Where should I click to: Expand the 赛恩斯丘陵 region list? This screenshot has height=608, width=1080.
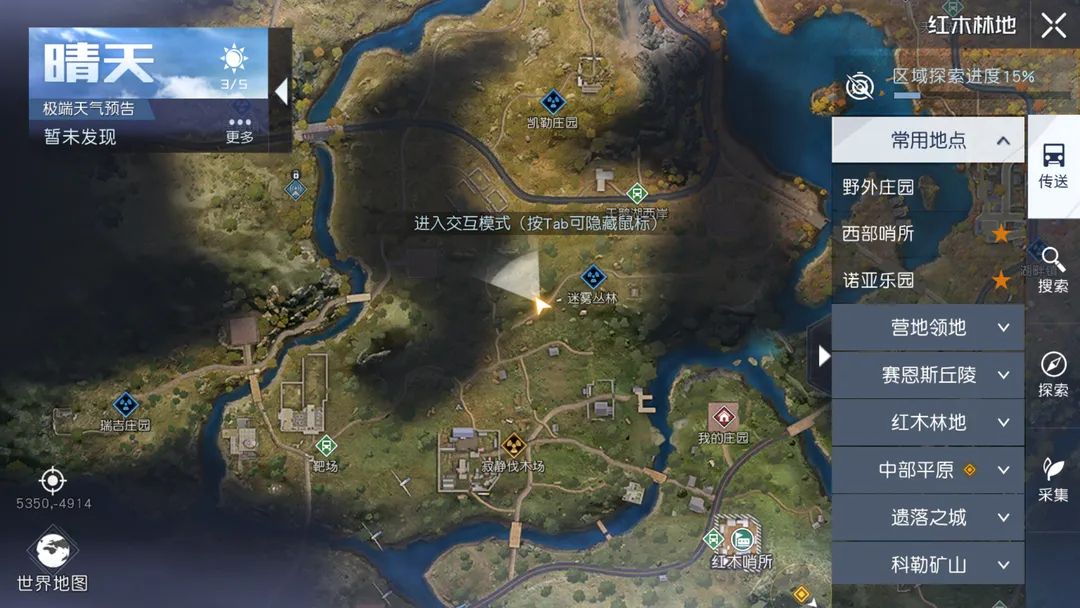point(928,375)
